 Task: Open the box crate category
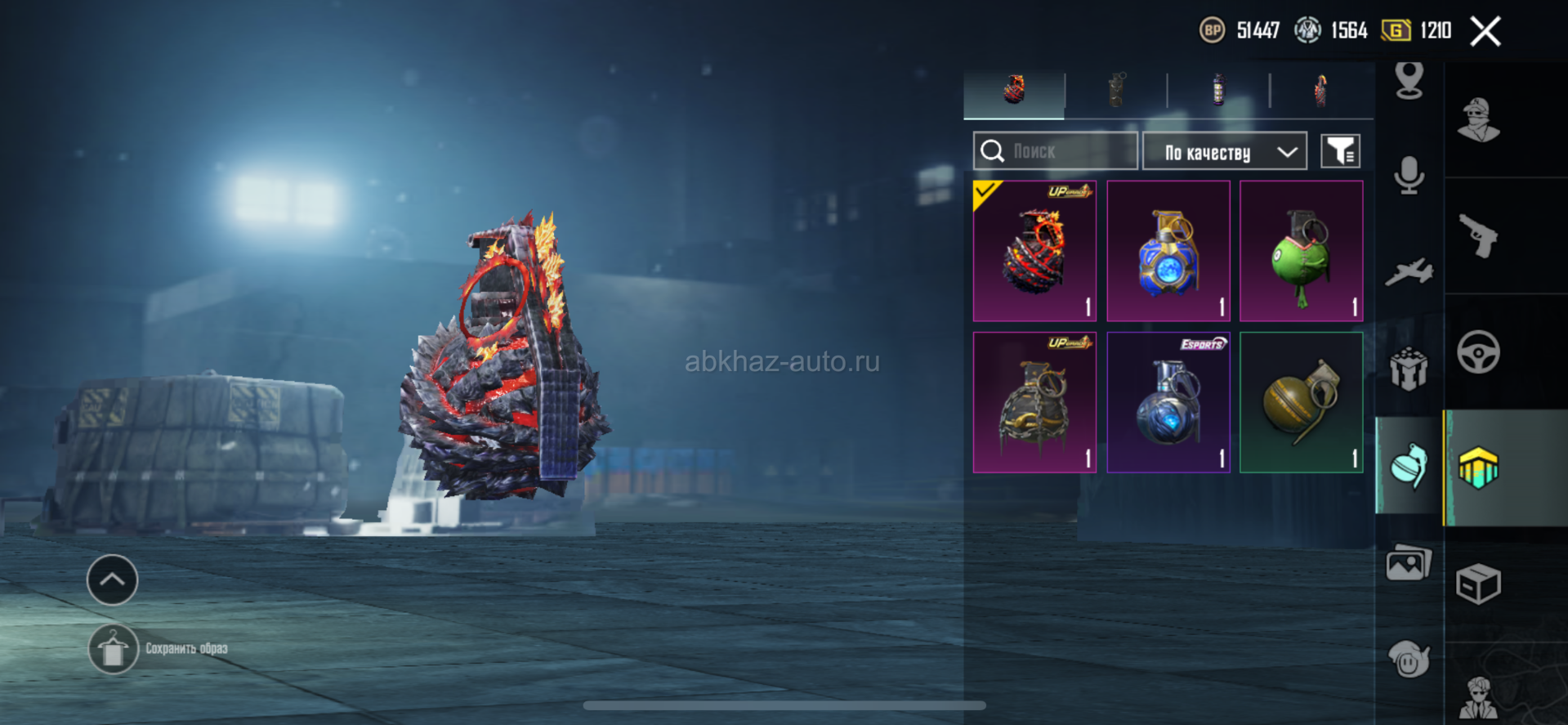[x=1478, y=584]
